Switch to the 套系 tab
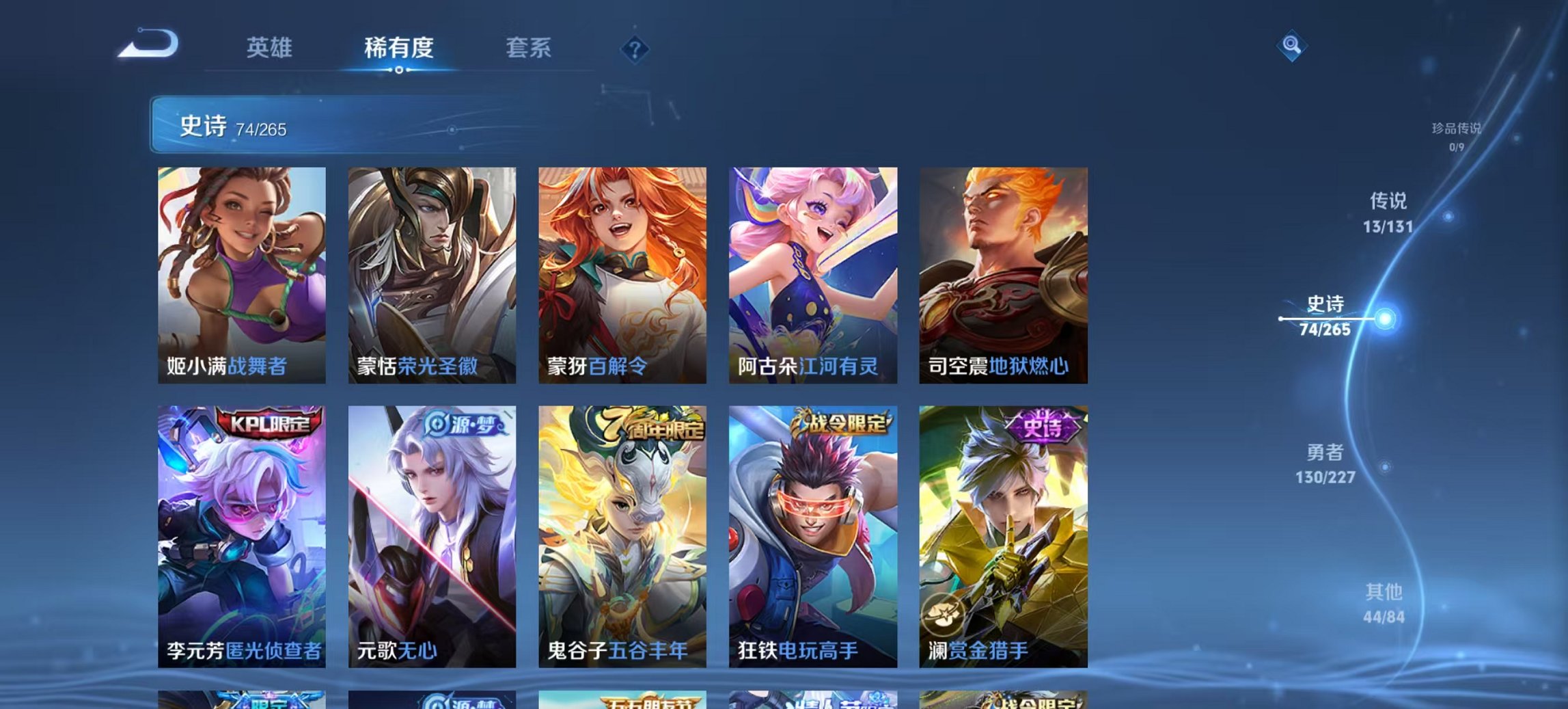 click(529, 48)
